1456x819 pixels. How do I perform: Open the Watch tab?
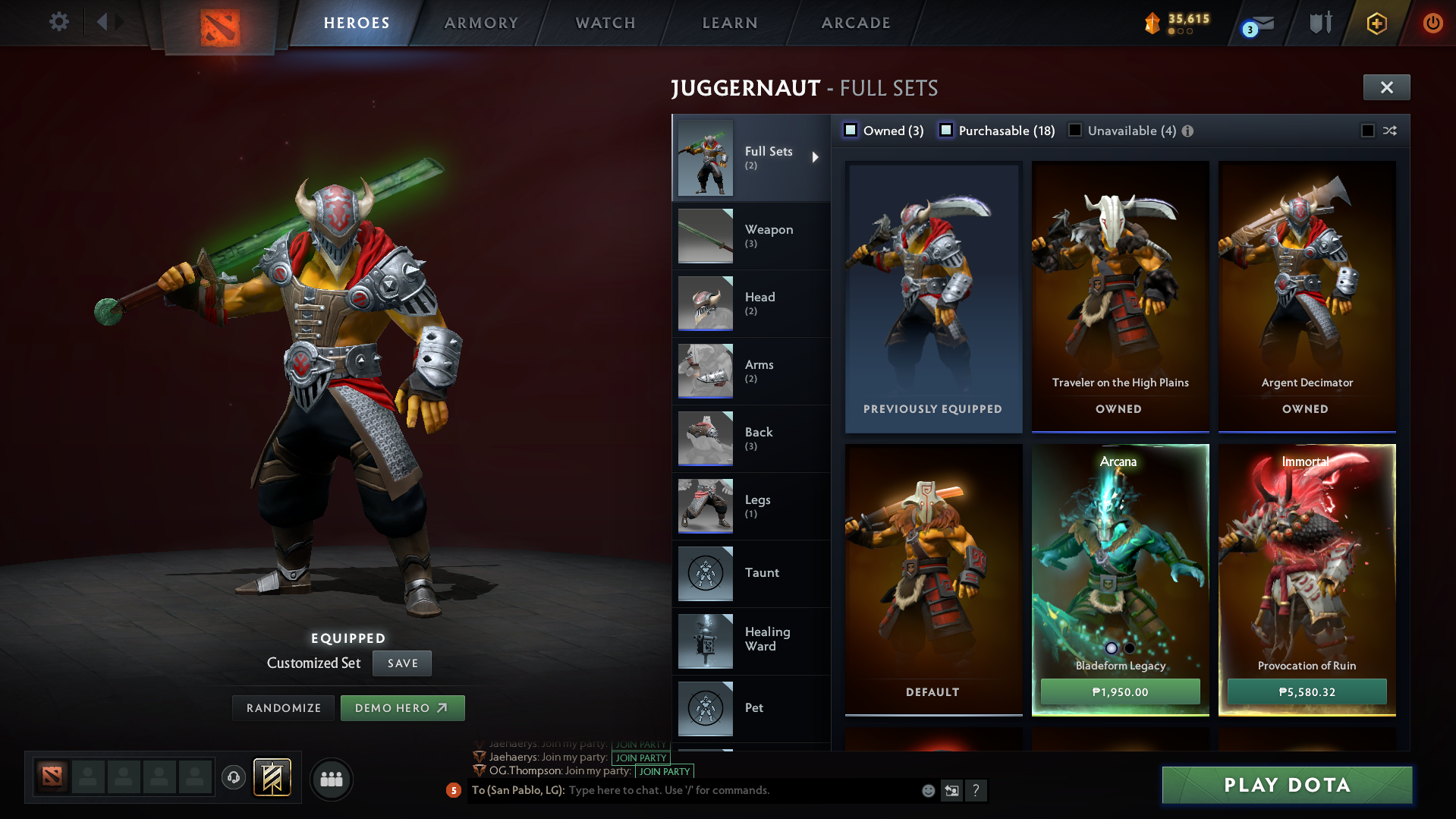(605, 23)
